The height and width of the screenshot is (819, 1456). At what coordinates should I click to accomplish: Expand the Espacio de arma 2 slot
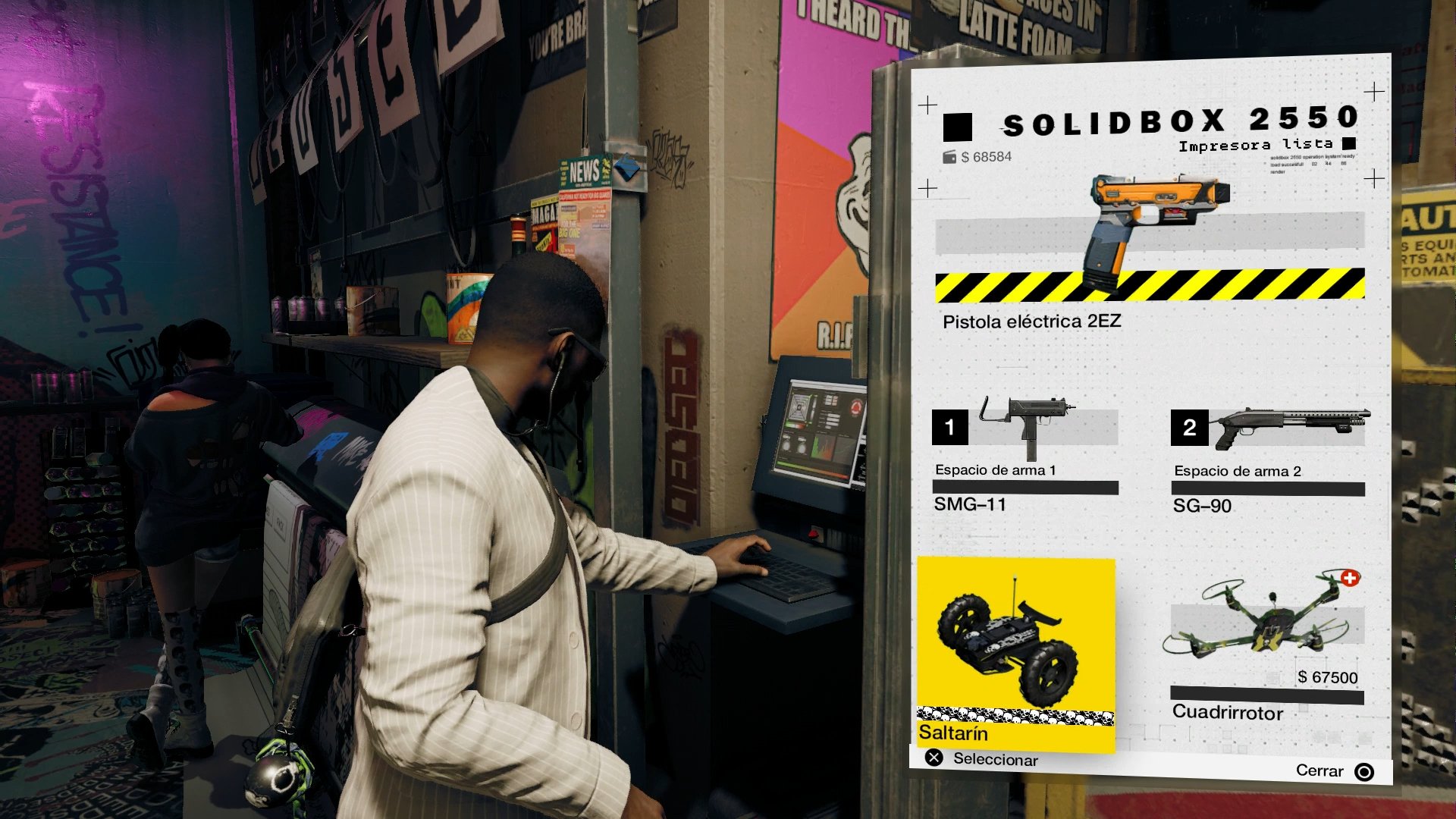click(x=1236, y=470)
